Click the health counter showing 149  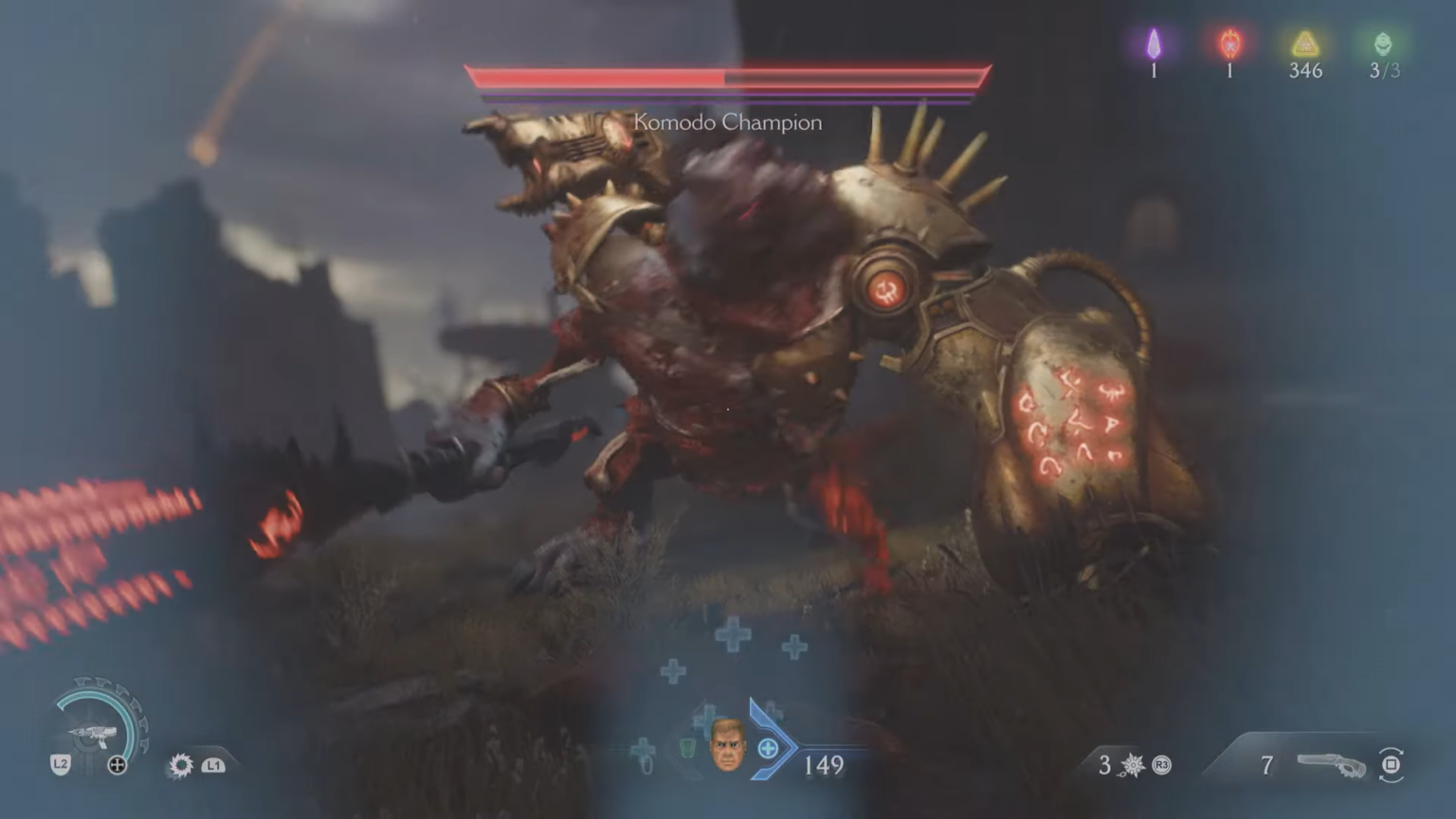tap(823, 766)
